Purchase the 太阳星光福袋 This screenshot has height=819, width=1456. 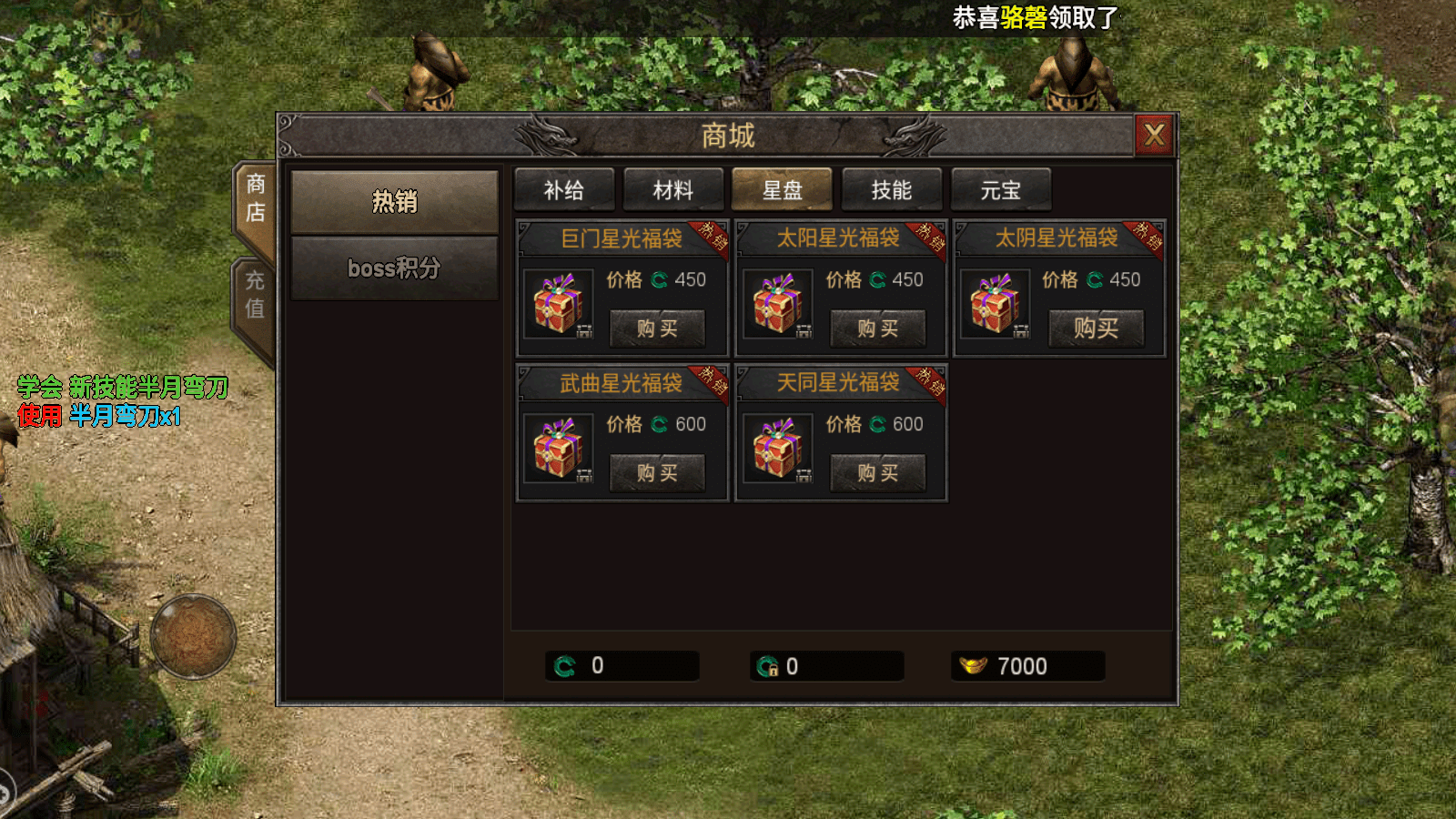[x=877, y=329]
